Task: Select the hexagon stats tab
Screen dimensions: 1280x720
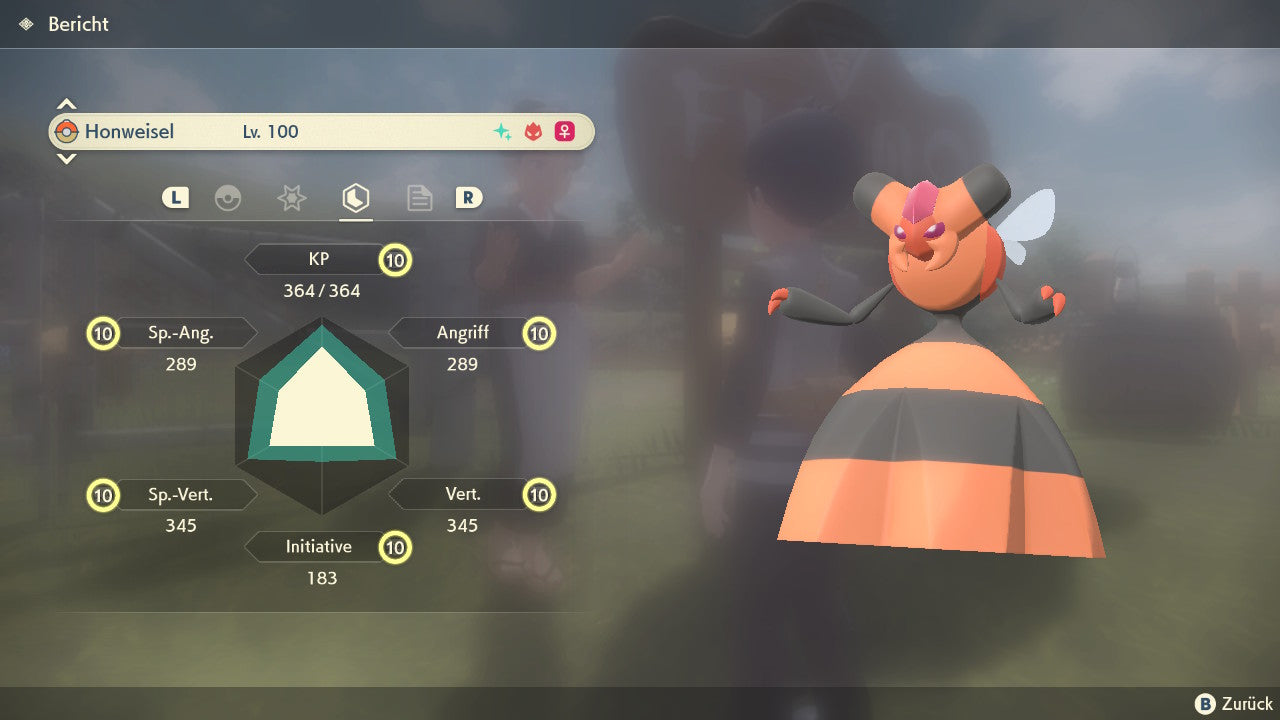Action: tap(355, 198)
